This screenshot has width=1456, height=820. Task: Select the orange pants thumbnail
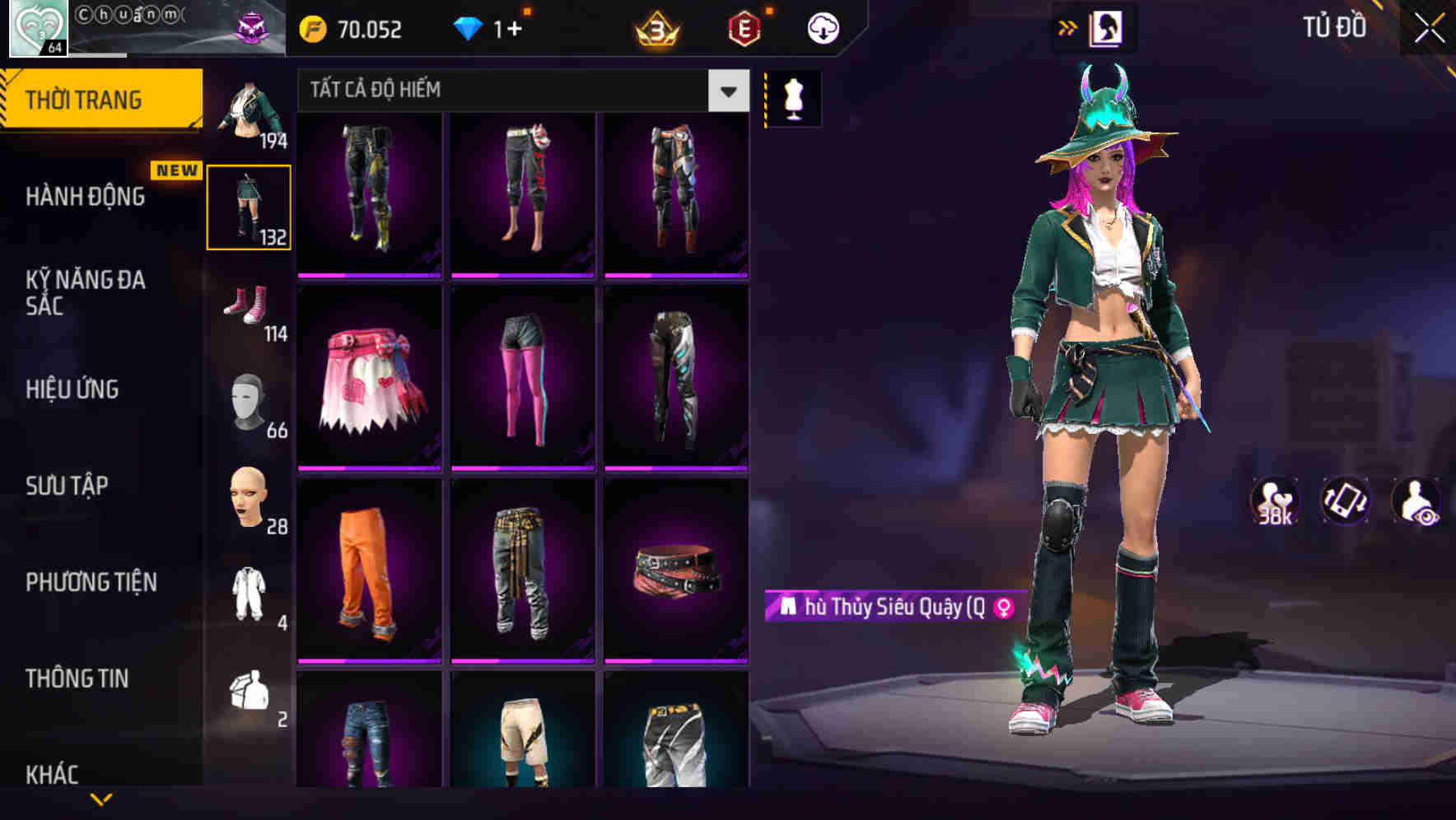(x=368, y=572)
